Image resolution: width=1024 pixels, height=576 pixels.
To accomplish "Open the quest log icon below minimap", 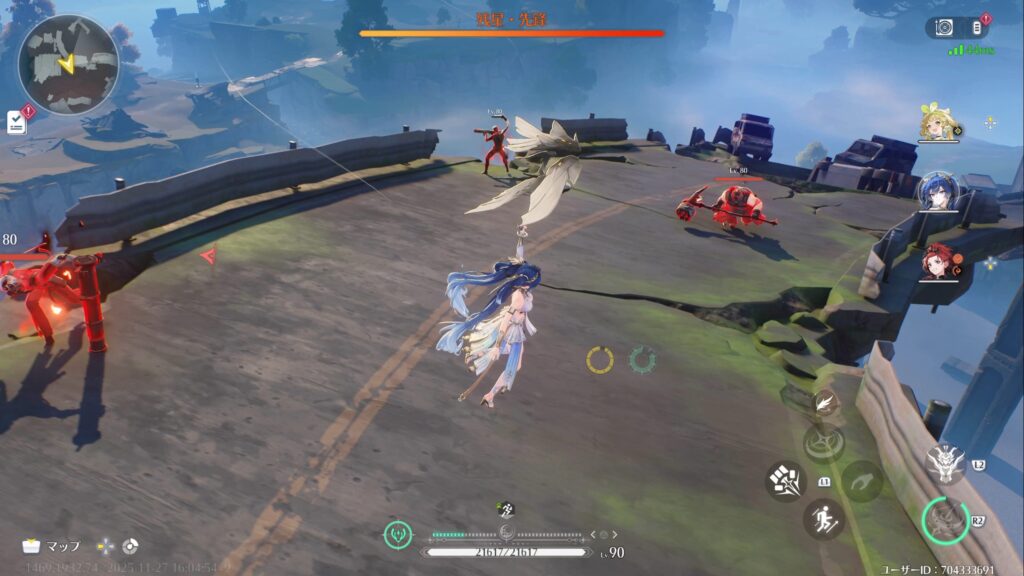I will click(x=16, y=121).
